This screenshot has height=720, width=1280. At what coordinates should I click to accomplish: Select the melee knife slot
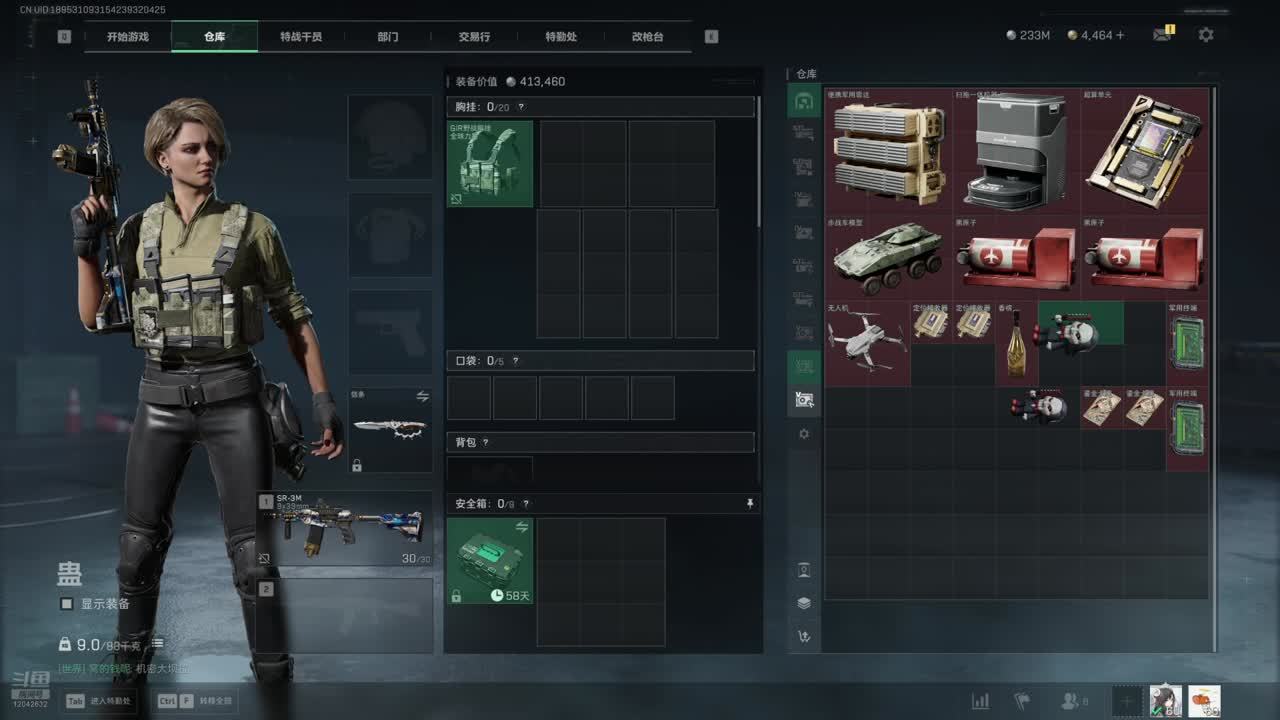(x=390, y=430)
